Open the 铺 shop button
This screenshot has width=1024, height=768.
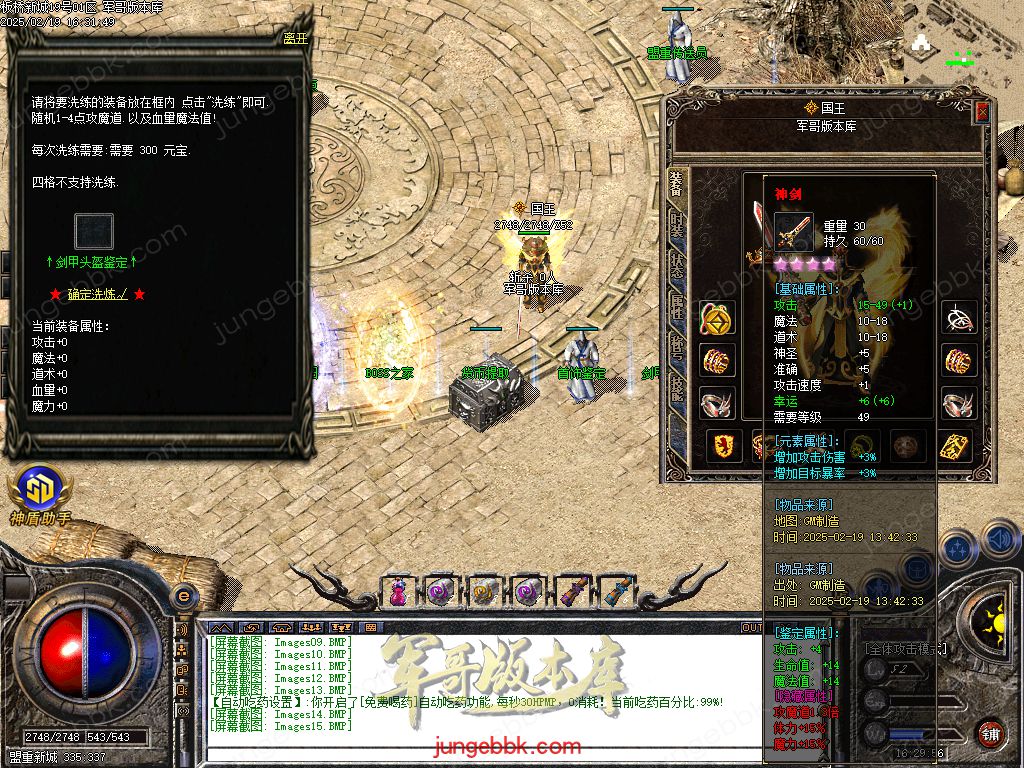[989, 733]
